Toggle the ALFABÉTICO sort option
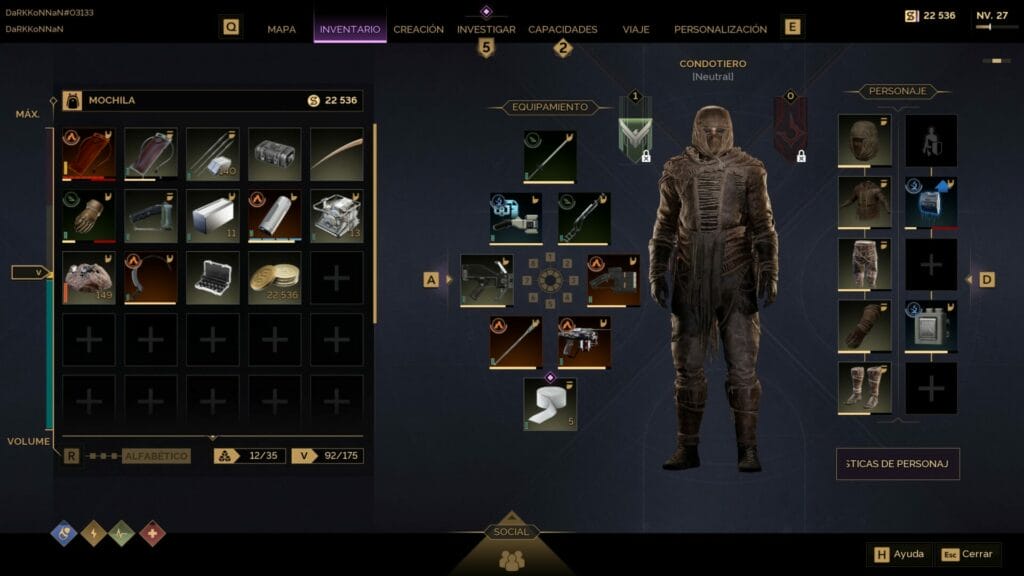This screenshot has width=1024, height=576. click(155, 456)
